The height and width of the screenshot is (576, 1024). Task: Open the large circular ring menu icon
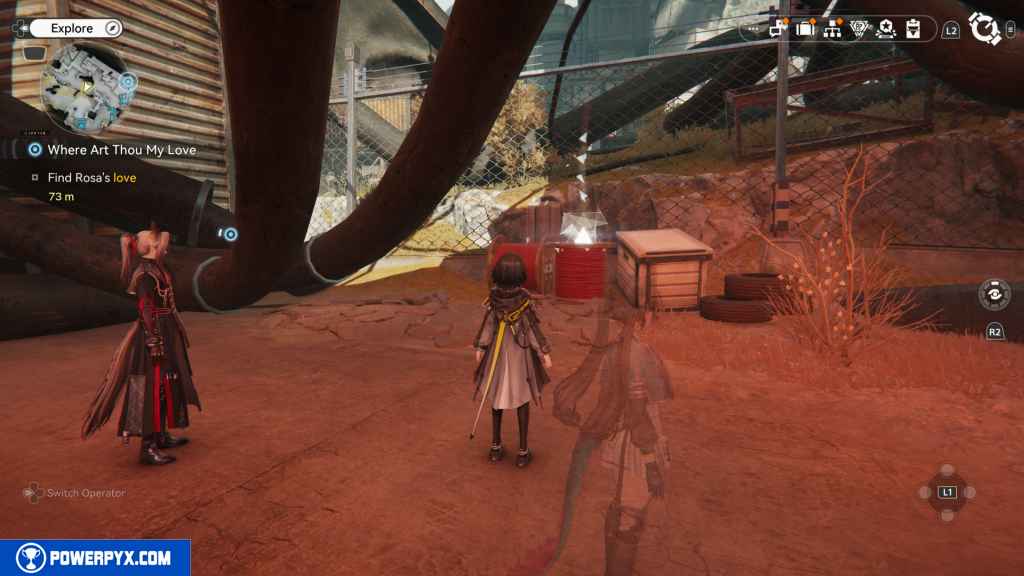(985, 29)
